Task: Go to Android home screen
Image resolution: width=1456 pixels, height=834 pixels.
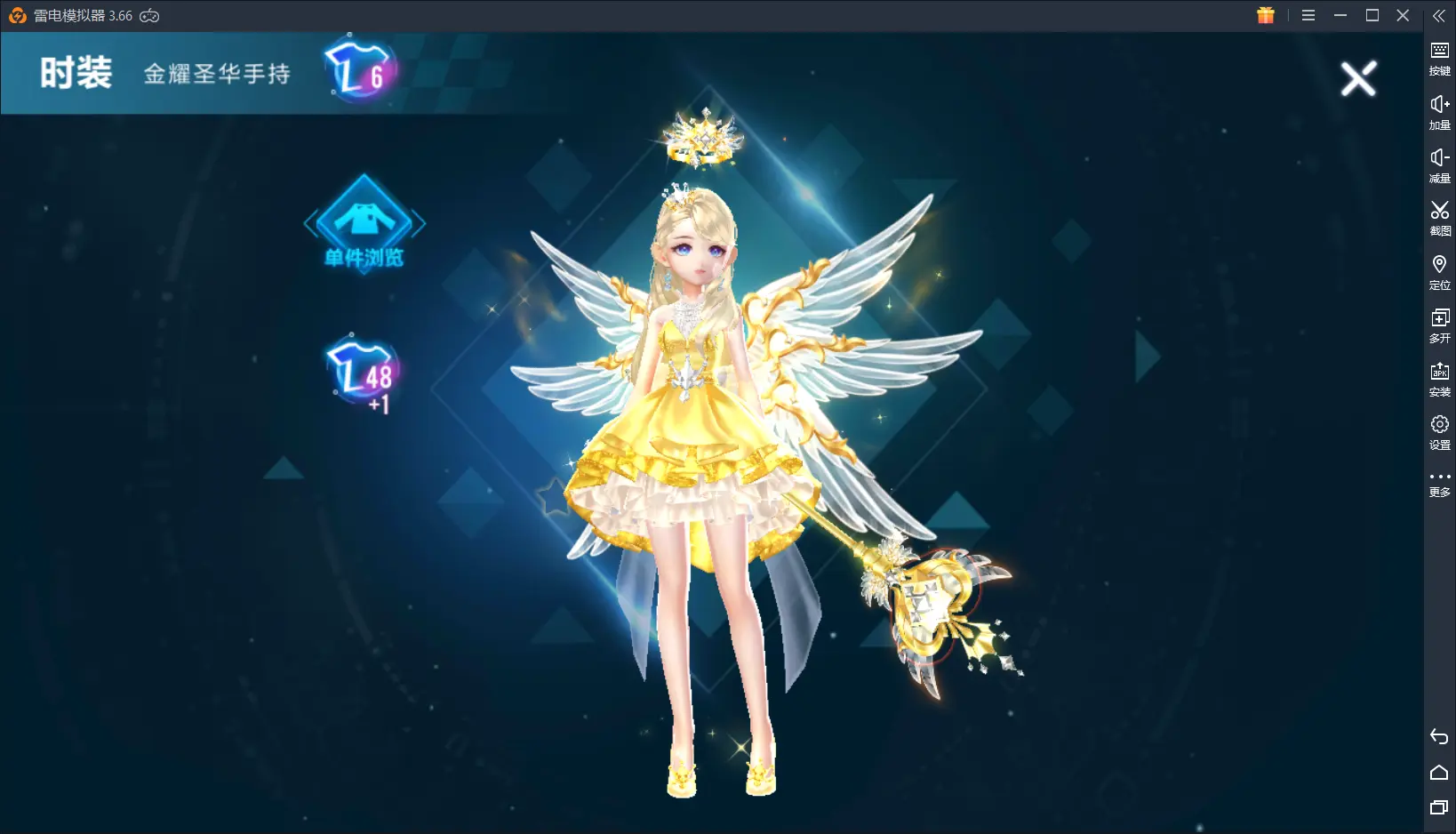Action: tap(1439, 772)
